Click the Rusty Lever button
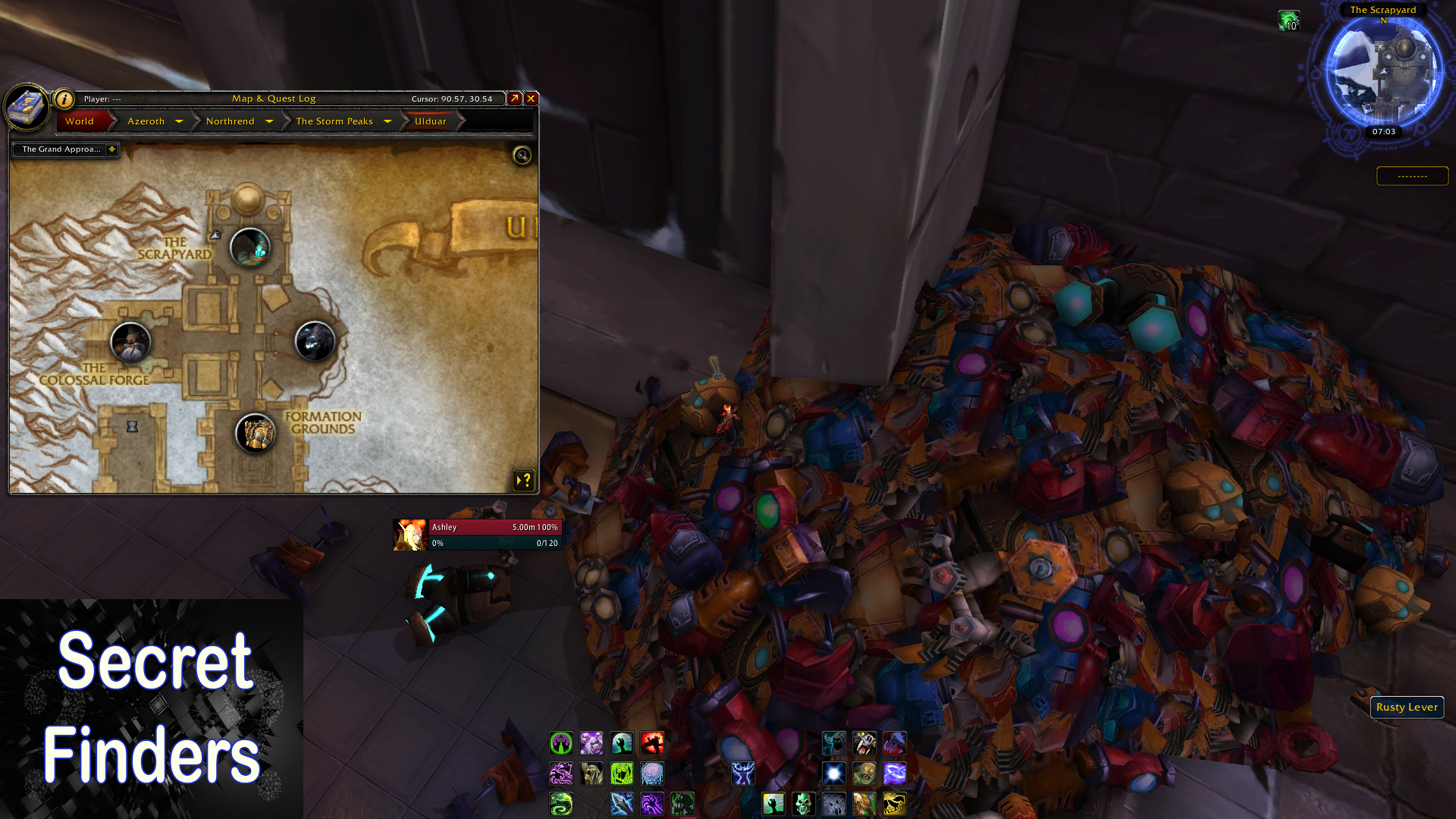 pyautogui.click(x=1407, y=707)
